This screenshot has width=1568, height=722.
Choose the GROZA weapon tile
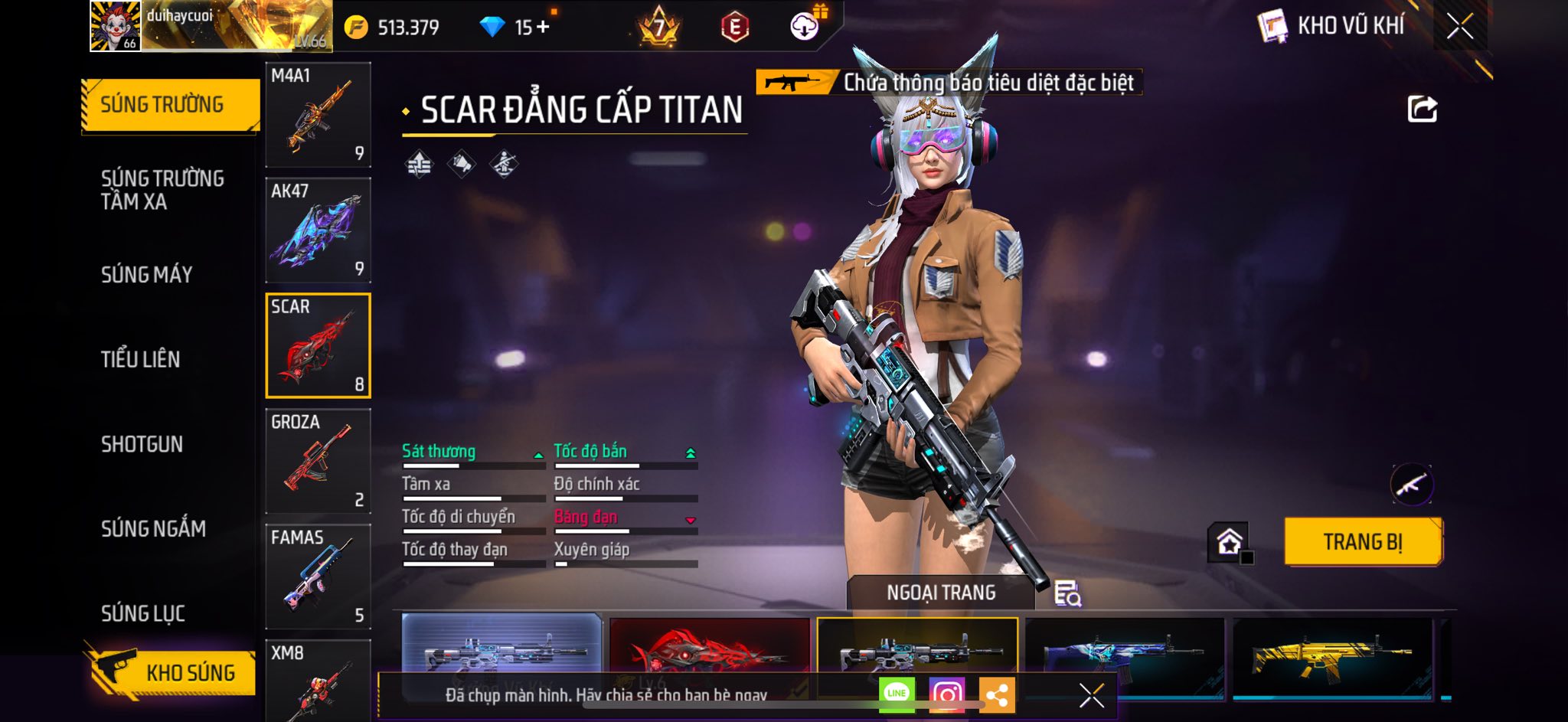coord(318,461)
